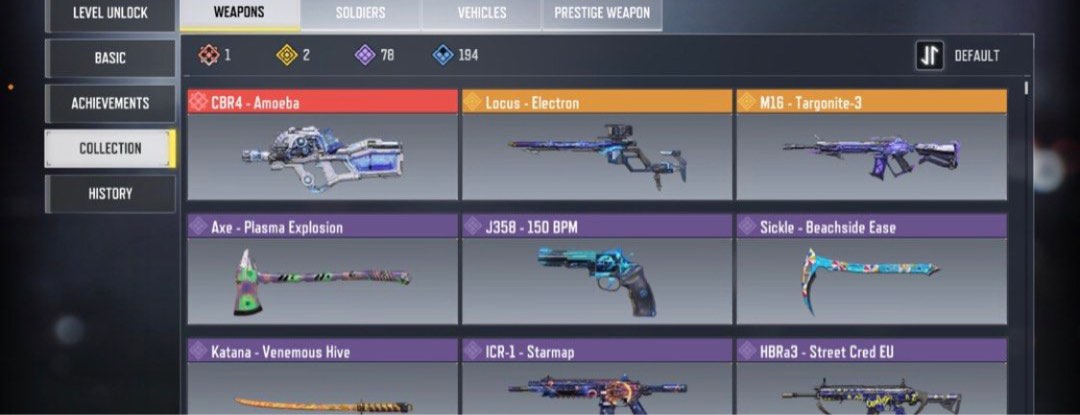Open the Achievements section
The height and width of the screenshot is (415, 1080).
(110, 103)
